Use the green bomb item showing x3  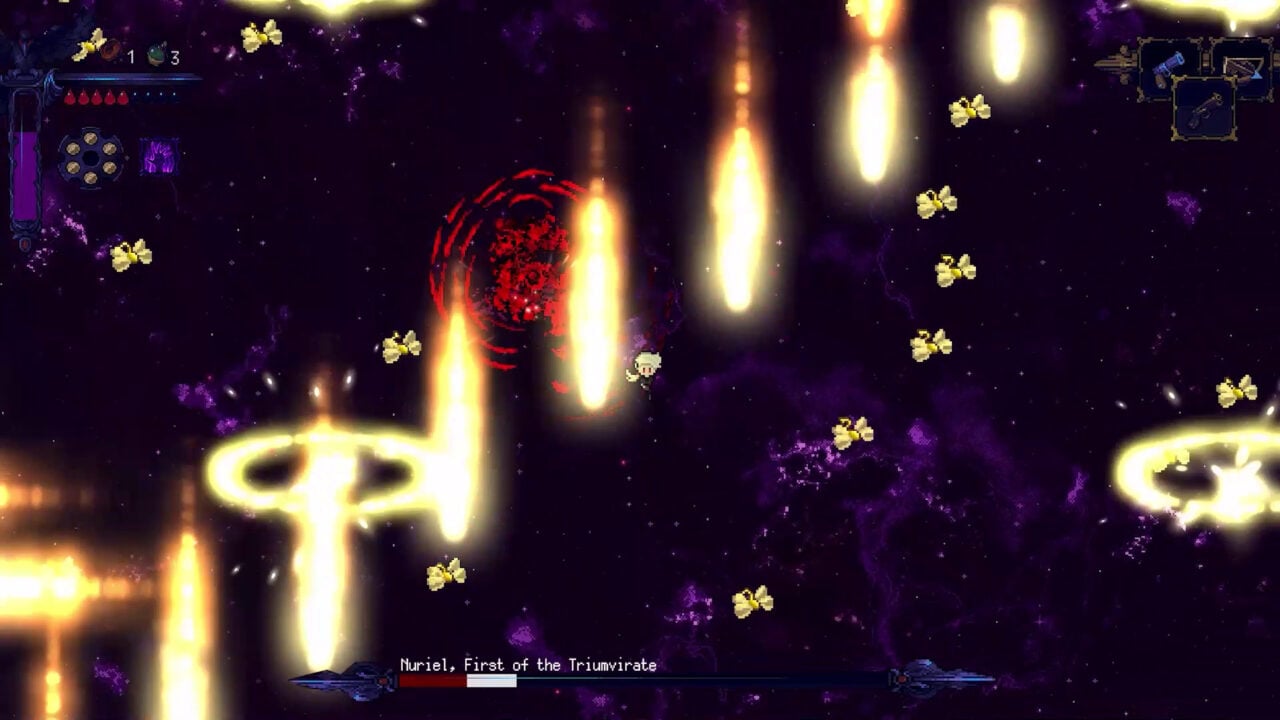(157, 55)
